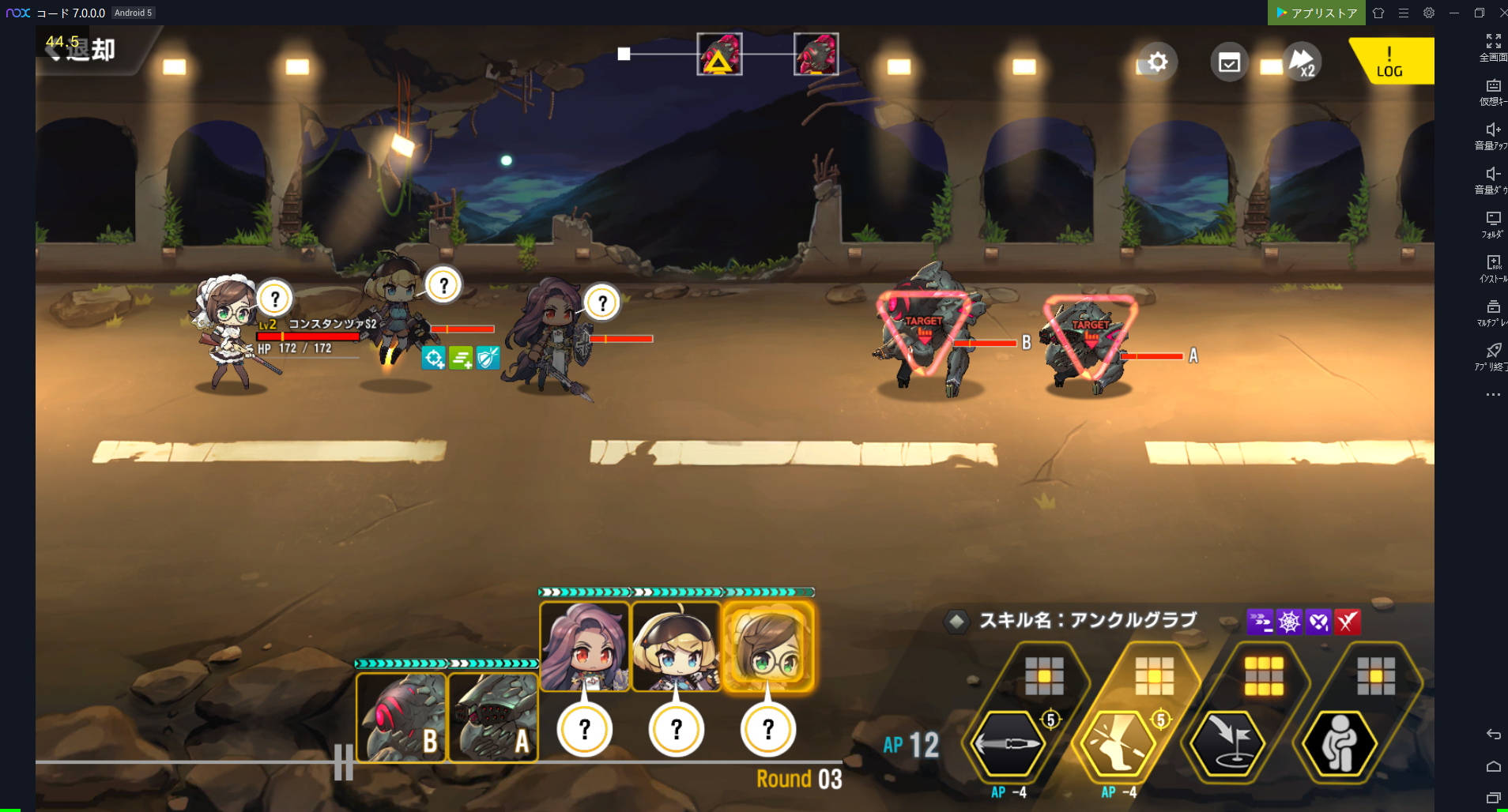The image size is (1508, 812).
Task: Target enemy A with the red marker
Action: click(1091, 336)
